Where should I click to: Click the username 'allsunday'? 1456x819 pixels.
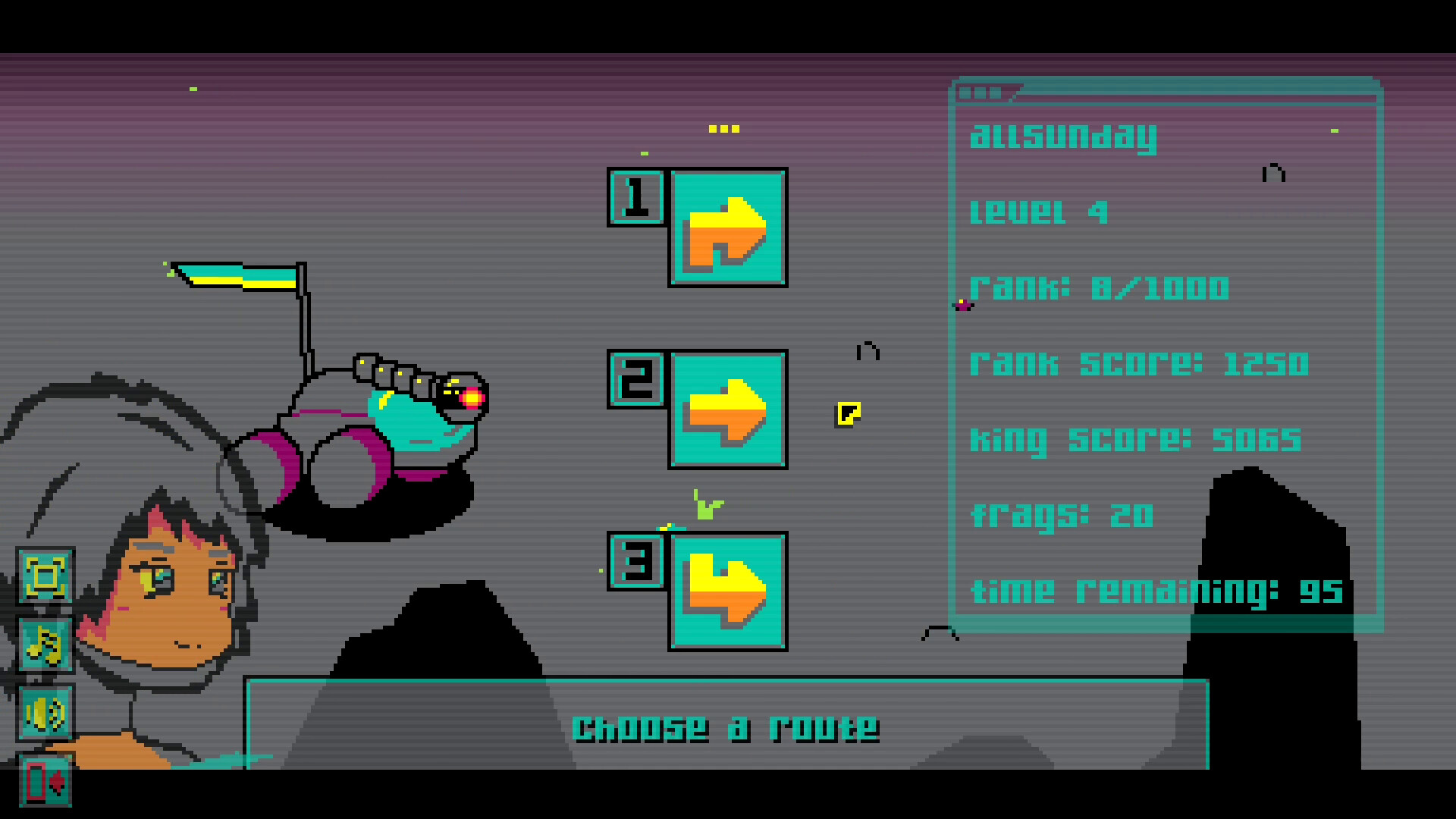[1065, 136]
